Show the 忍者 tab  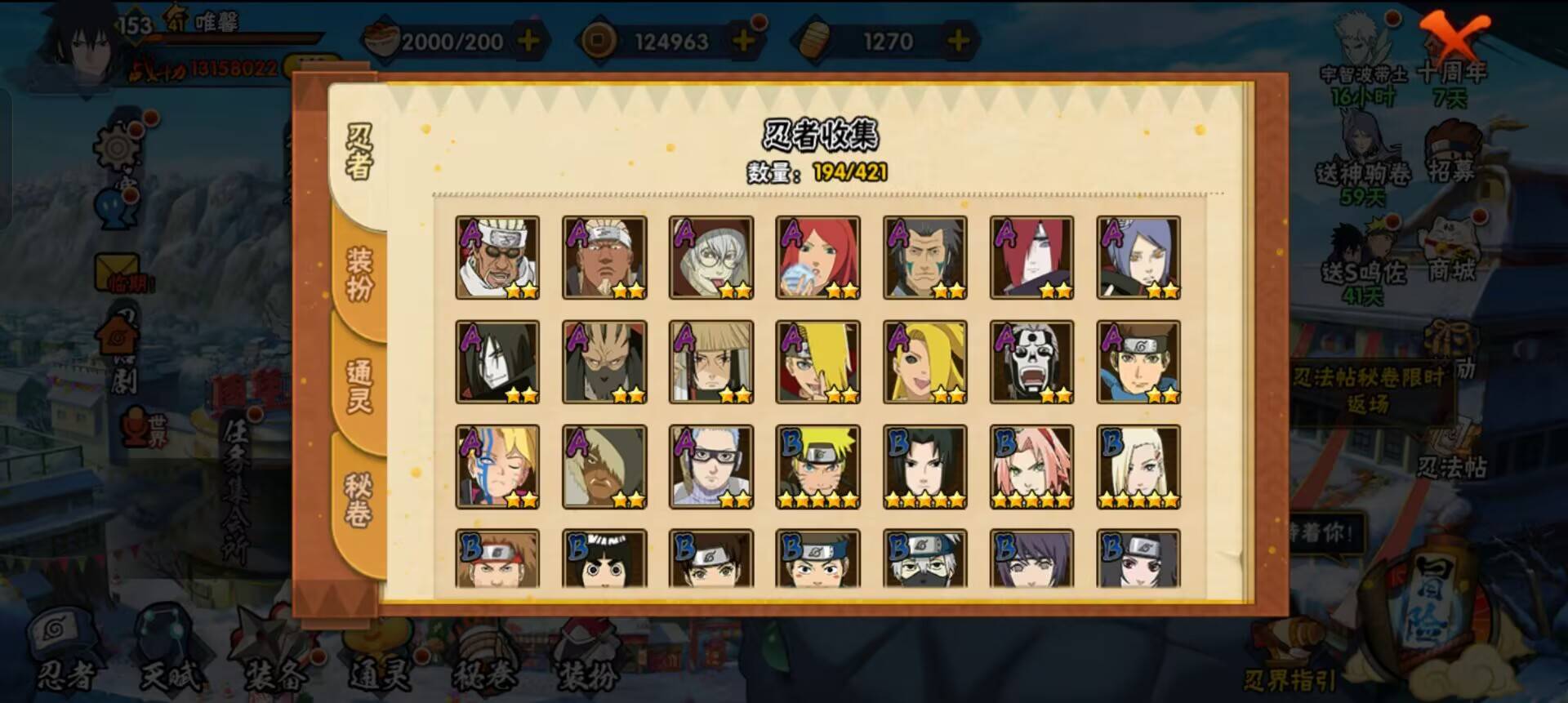coord(359,152)
